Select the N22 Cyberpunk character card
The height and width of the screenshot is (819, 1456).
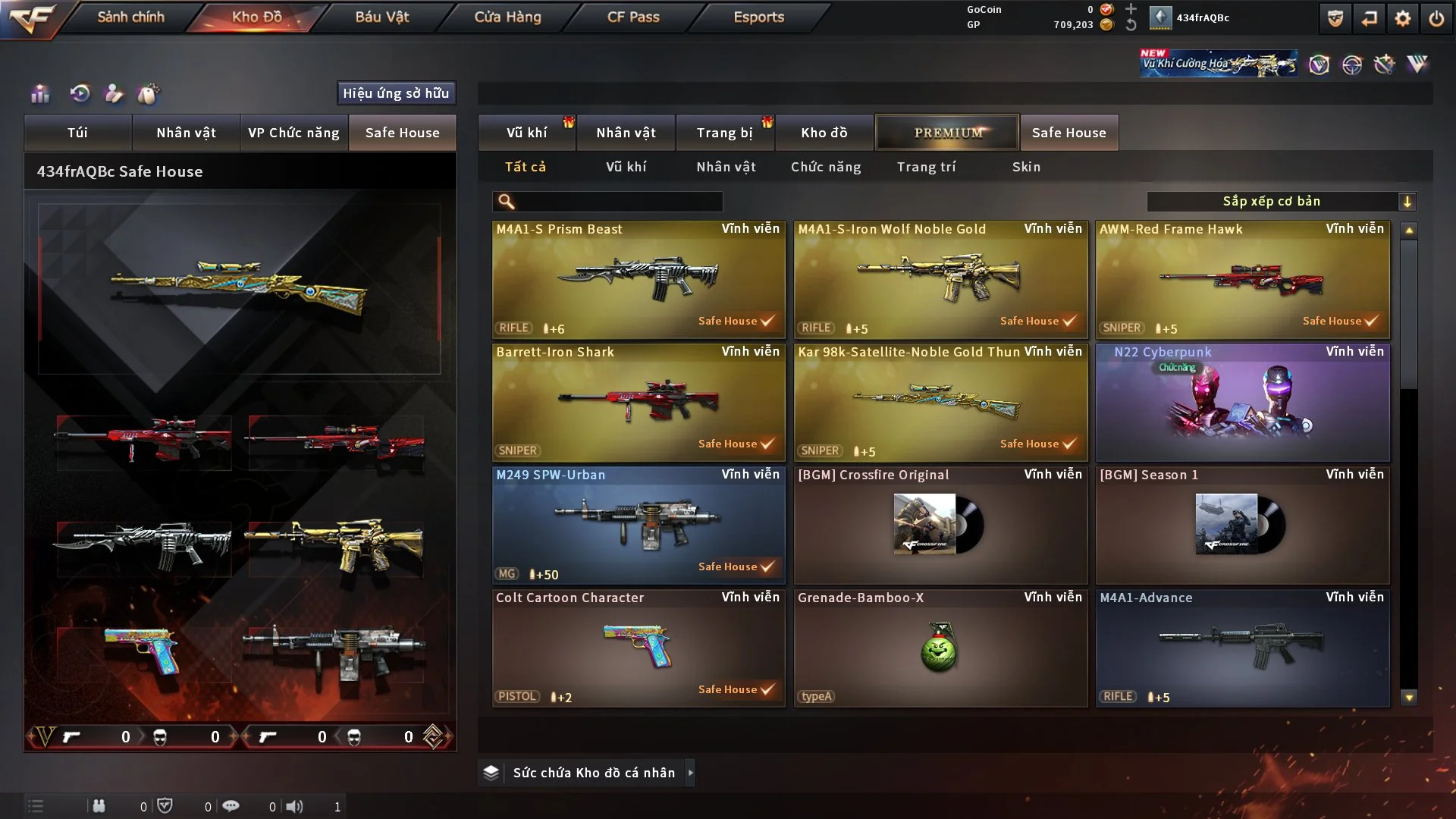click(1242, 403)
